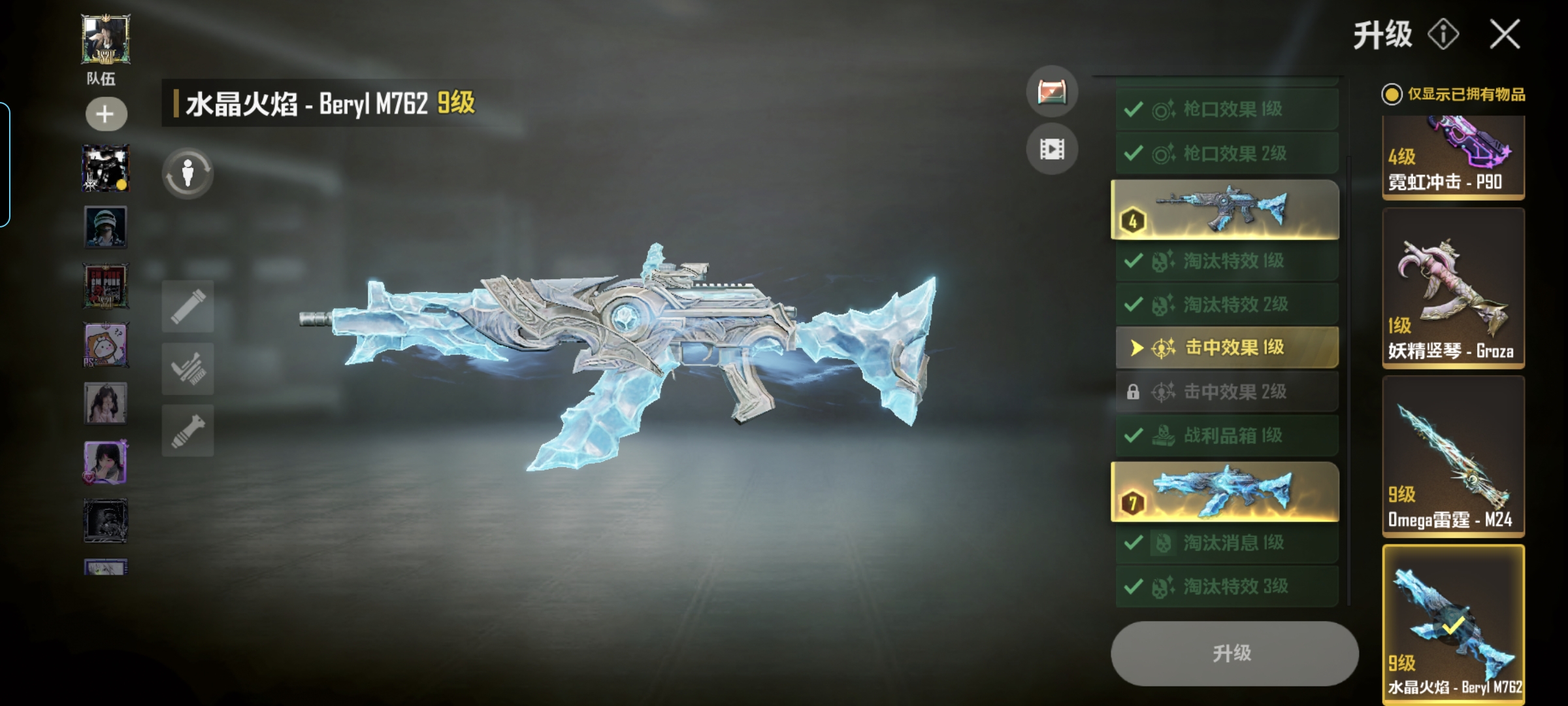The width and height of the screenshot is (1568, 706).
Task: Add a teammate with the plus button
Action: [x=106, y=114]
